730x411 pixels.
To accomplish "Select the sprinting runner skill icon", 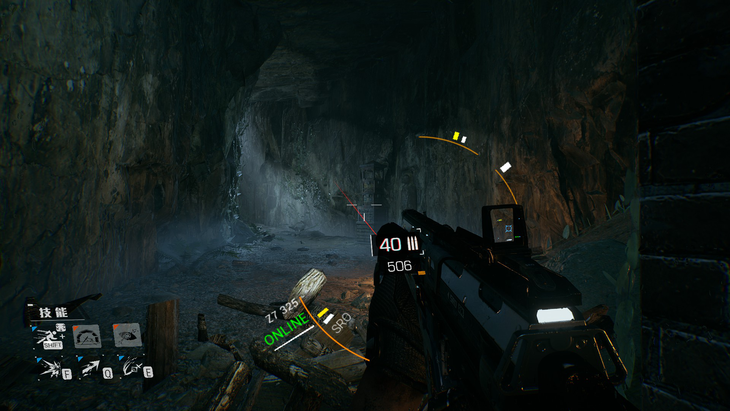I will [48, 337].
